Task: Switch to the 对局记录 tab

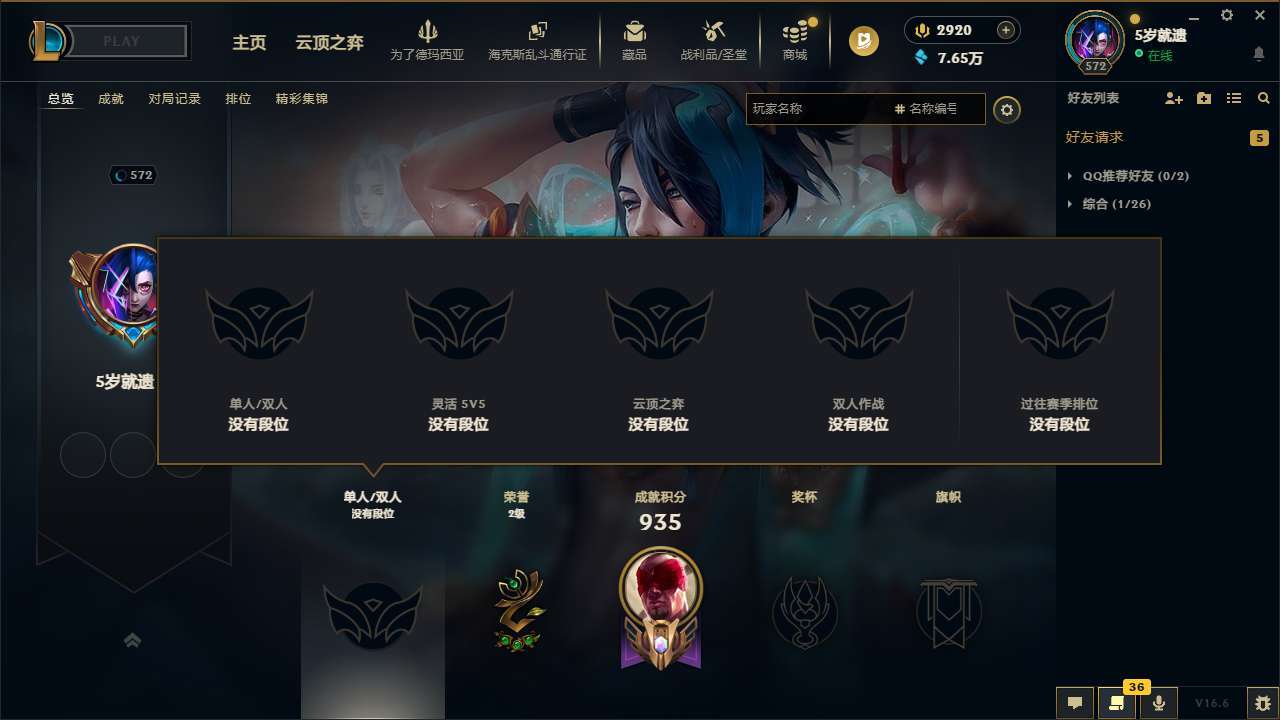Action: coord(174,99)
